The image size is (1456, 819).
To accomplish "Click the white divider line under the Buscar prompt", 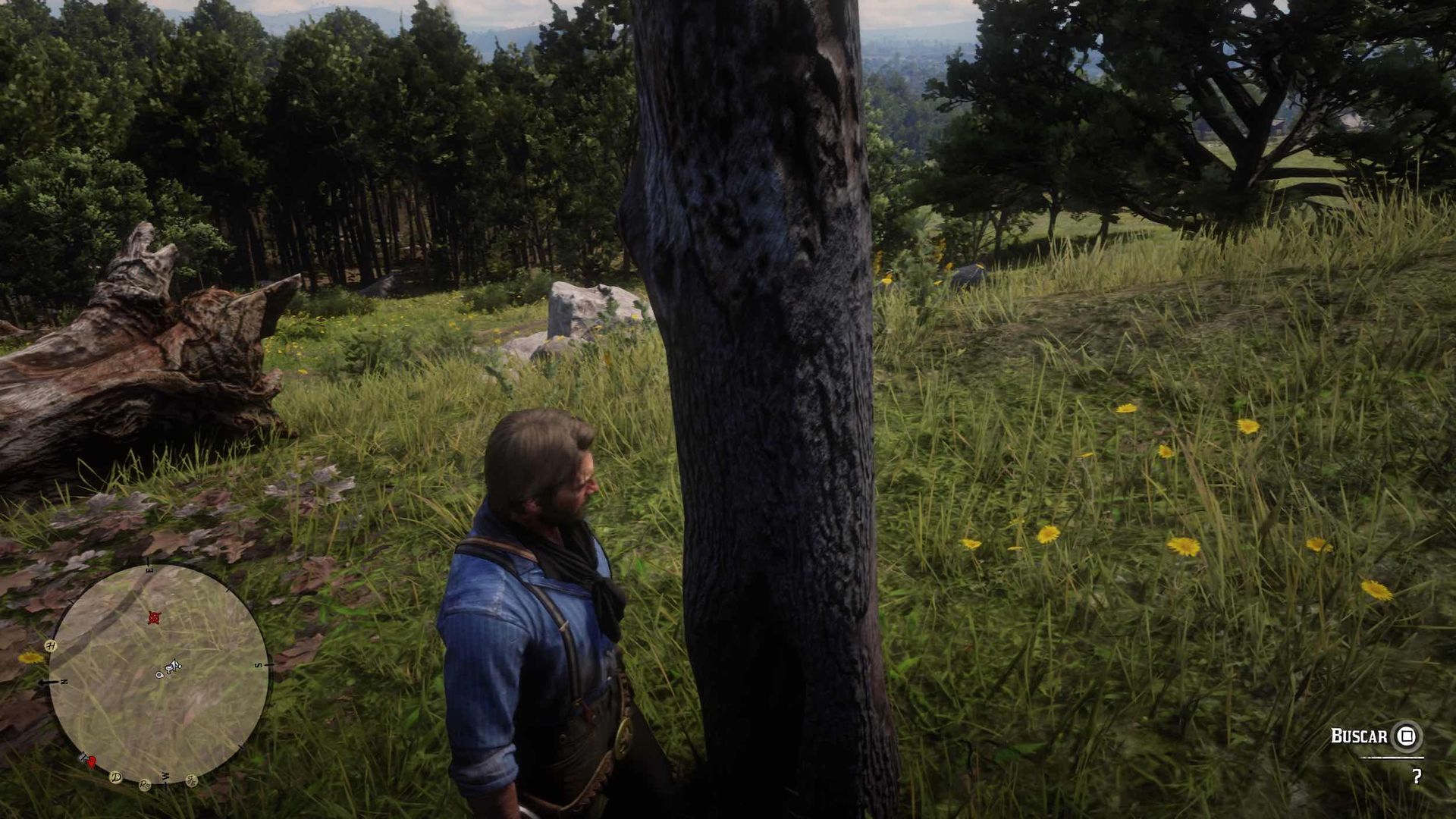I will pos(1392,758).
